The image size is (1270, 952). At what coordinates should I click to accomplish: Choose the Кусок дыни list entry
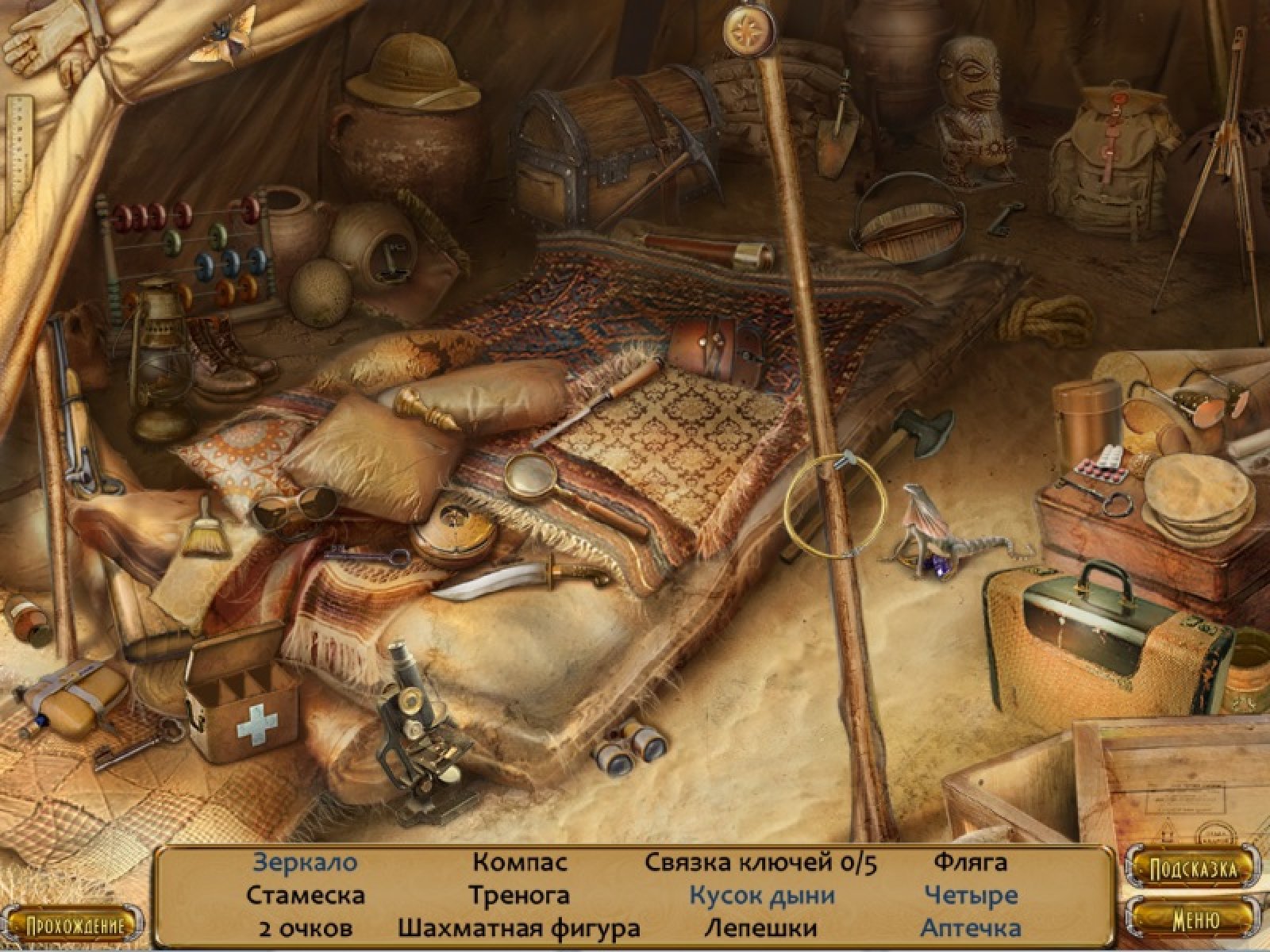[x=761, y=896]
